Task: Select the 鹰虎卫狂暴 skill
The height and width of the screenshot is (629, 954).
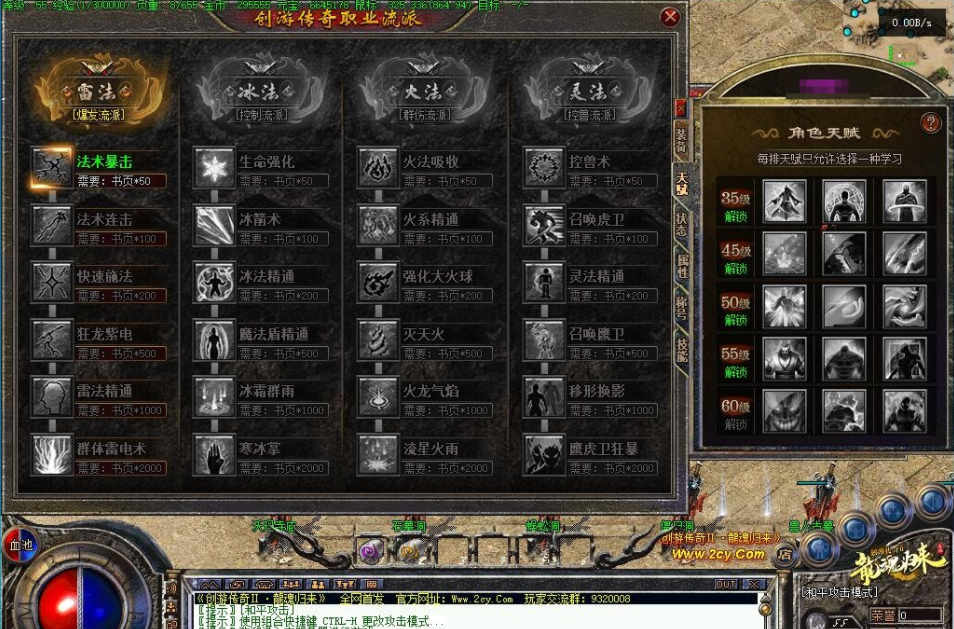Action: pos(544,455)
